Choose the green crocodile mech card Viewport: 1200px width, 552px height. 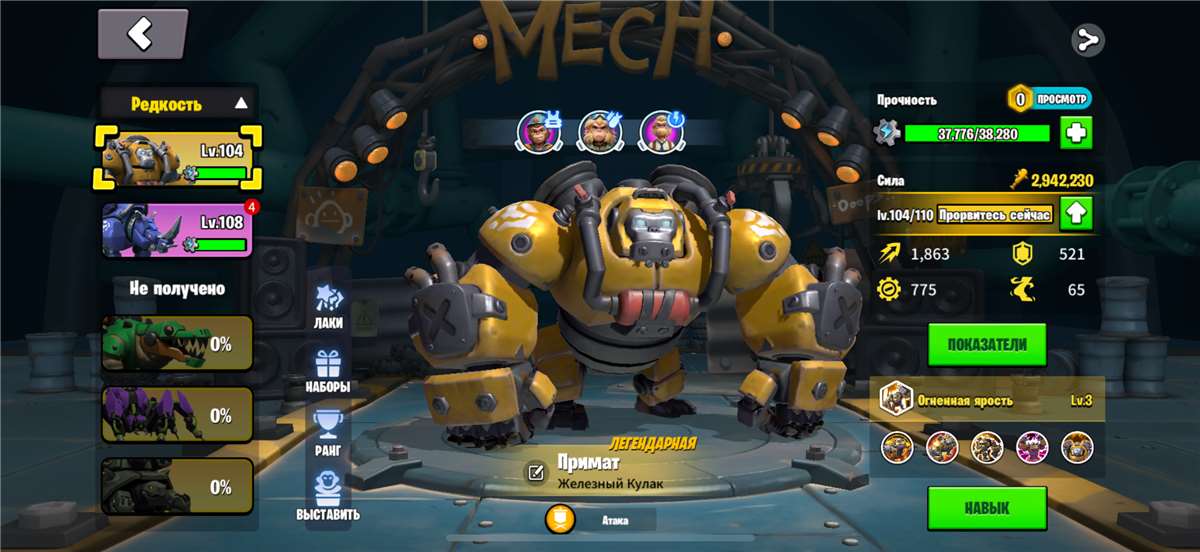click(177, 344)
